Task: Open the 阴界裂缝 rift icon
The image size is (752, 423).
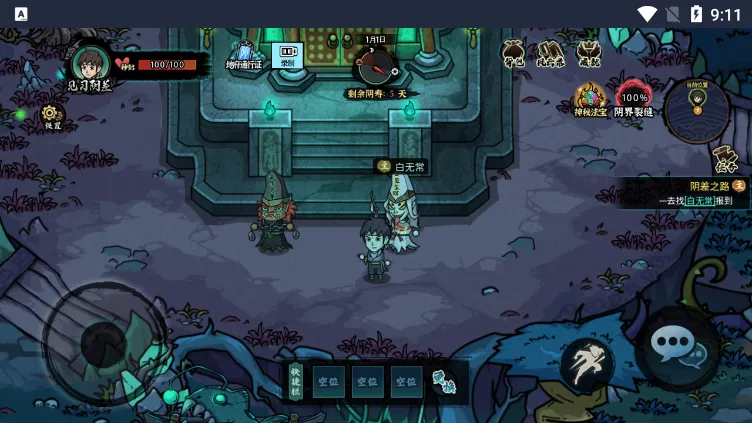Action: coord(633,99)
